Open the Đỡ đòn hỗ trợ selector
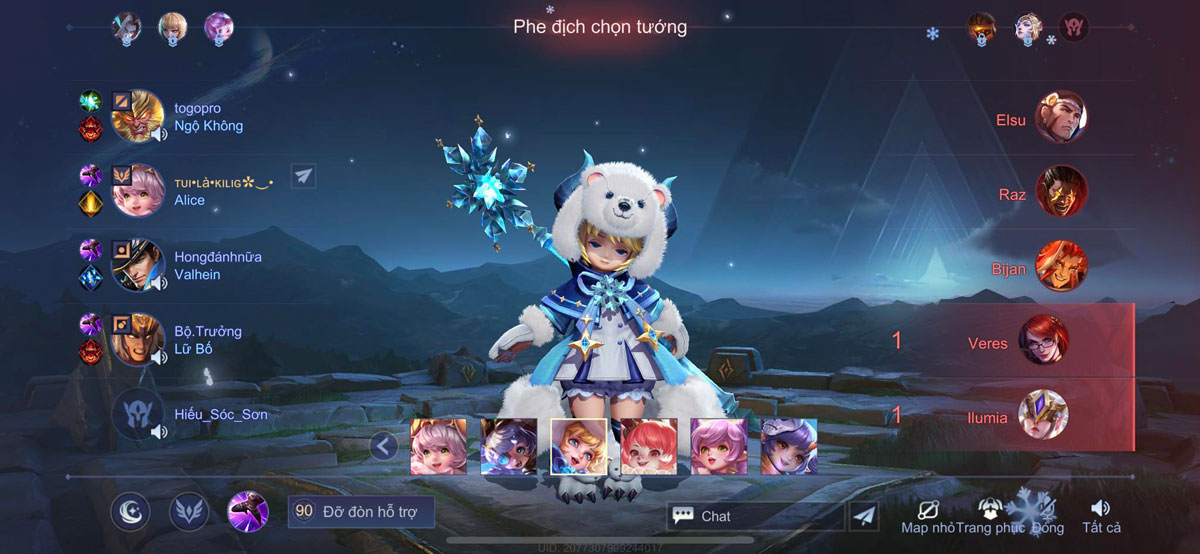This screenshot has width=1200, height=554. (361, 512)
